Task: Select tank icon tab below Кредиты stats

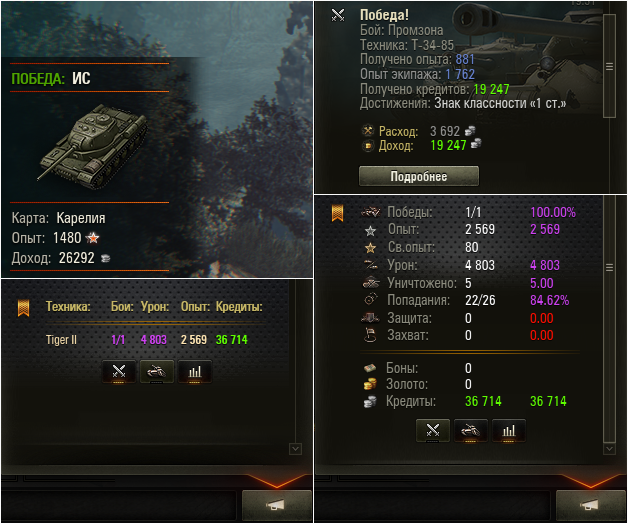Action: pyautogui.click(x=471, y=431)
